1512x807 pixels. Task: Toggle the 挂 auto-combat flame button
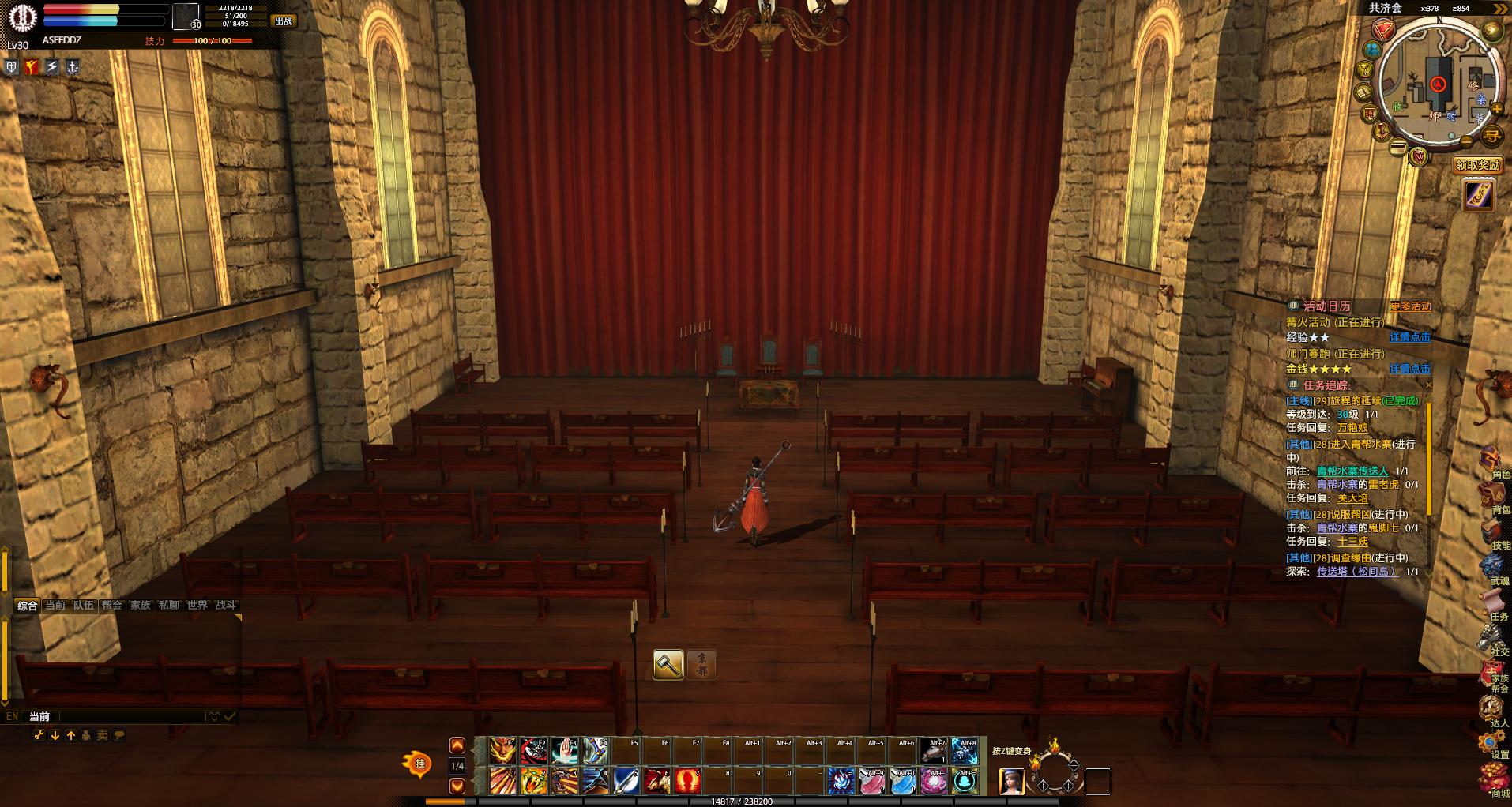coord(419,764)
